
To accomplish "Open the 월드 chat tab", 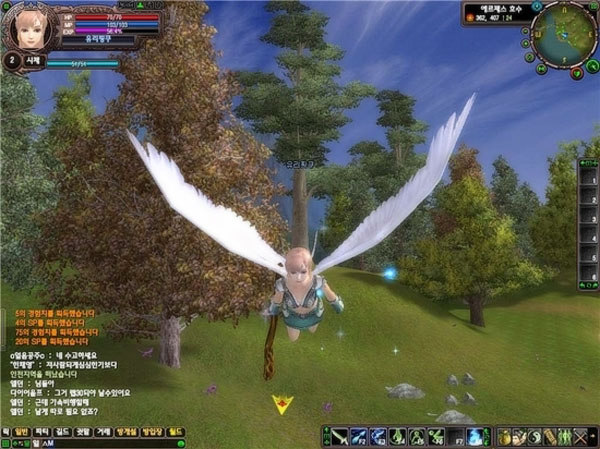I will pyautogui.click(x=175, y=430).
